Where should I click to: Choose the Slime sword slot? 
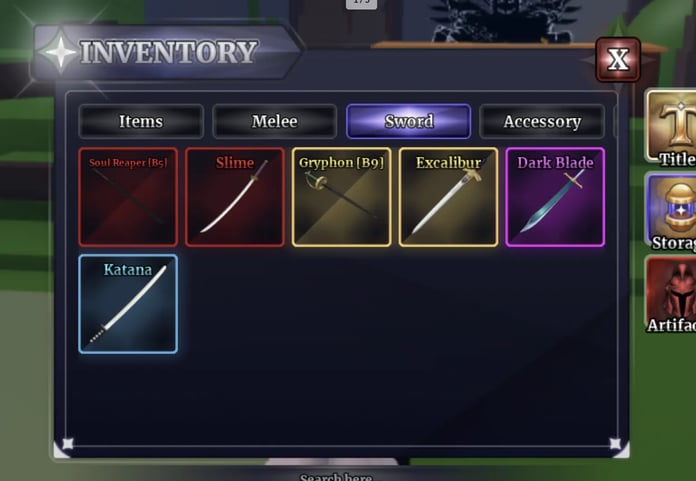(x=235, y=197)
